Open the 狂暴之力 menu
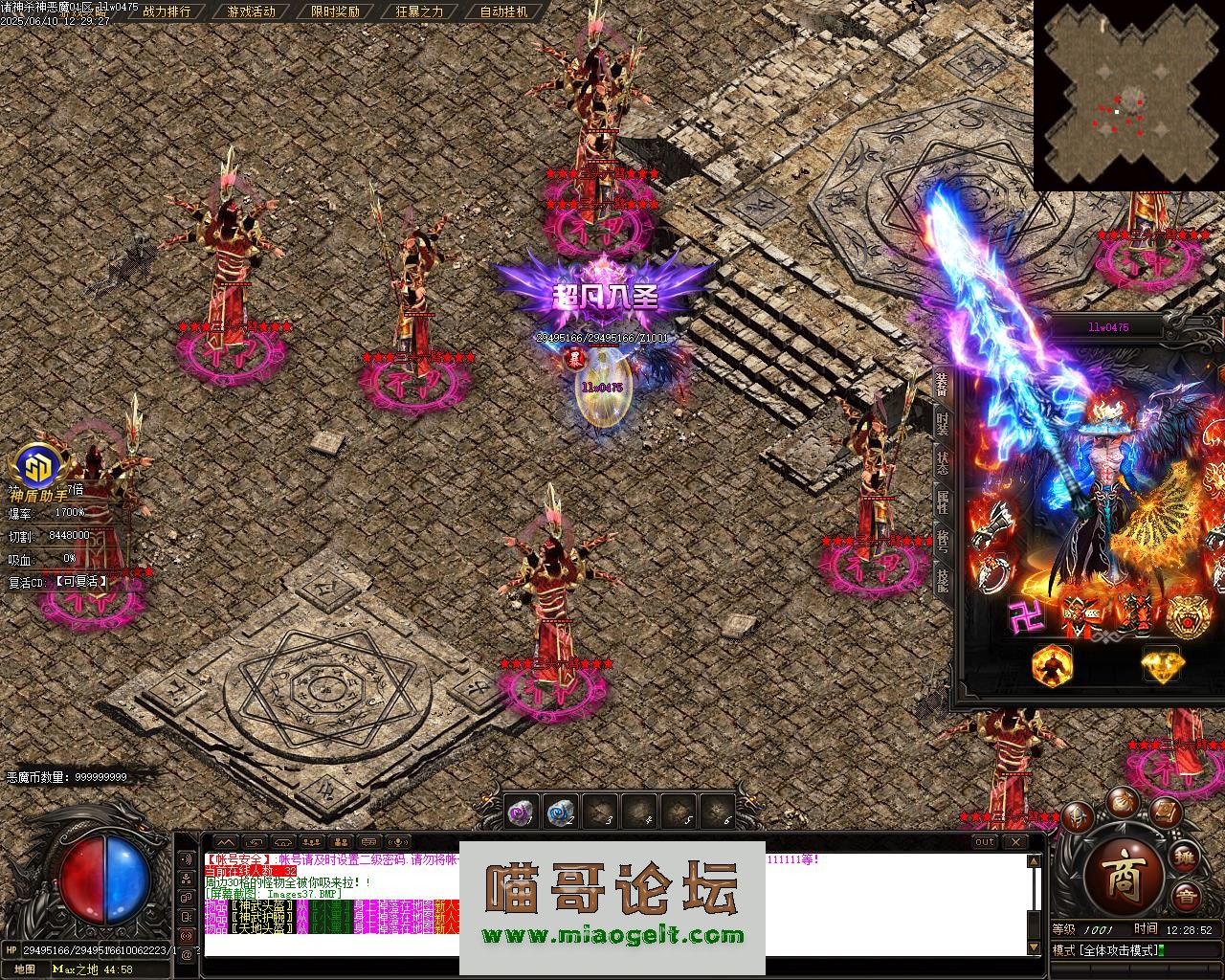 [419, 11]
